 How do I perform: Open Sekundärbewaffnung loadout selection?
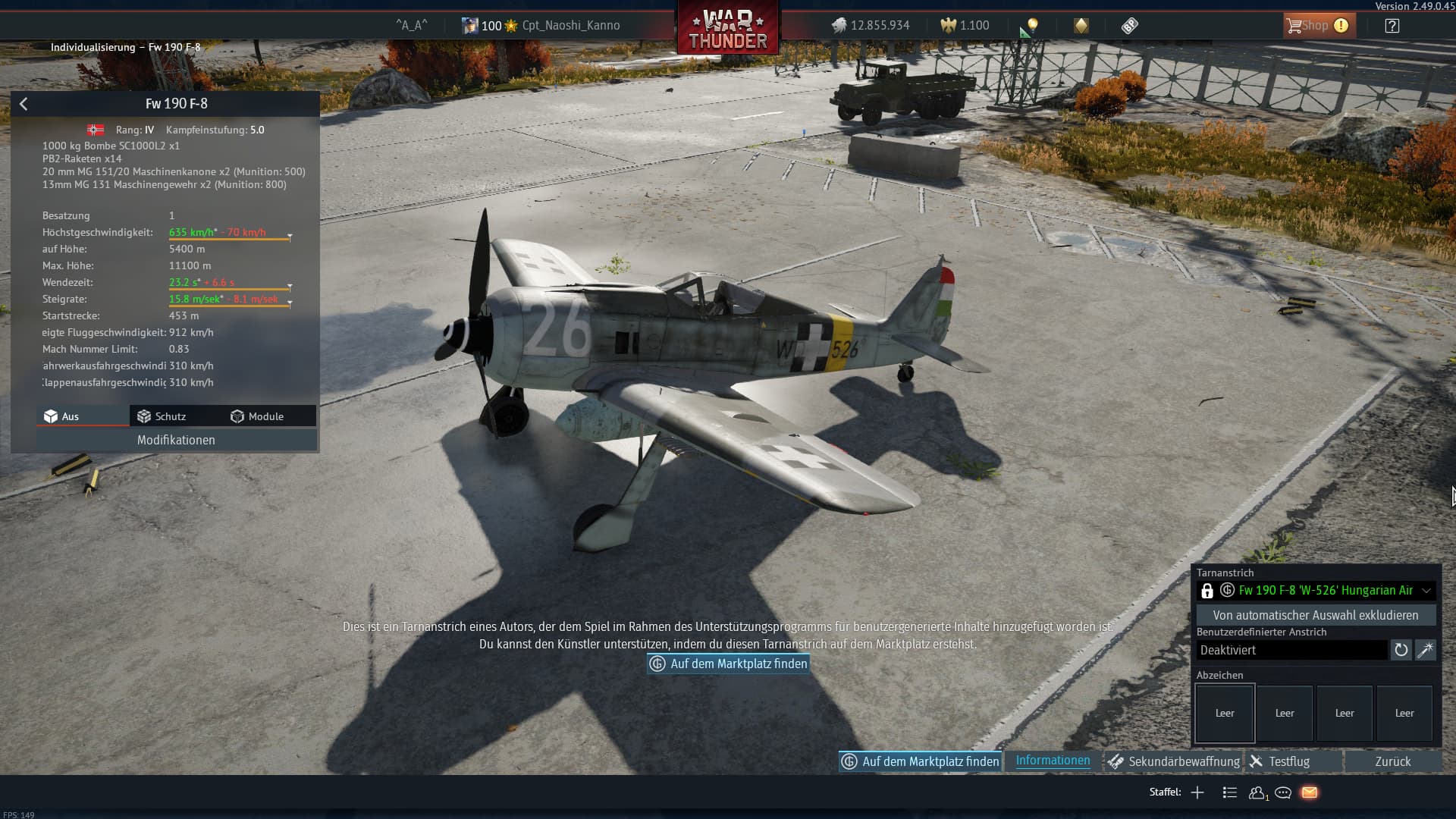click(1174, 761)
